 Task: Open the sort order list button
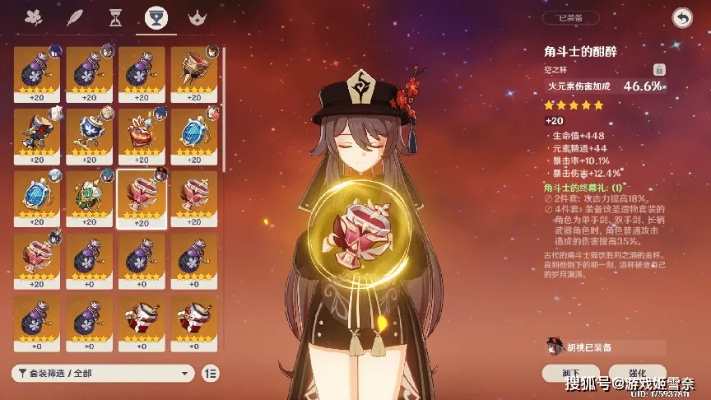pos(210,372)
